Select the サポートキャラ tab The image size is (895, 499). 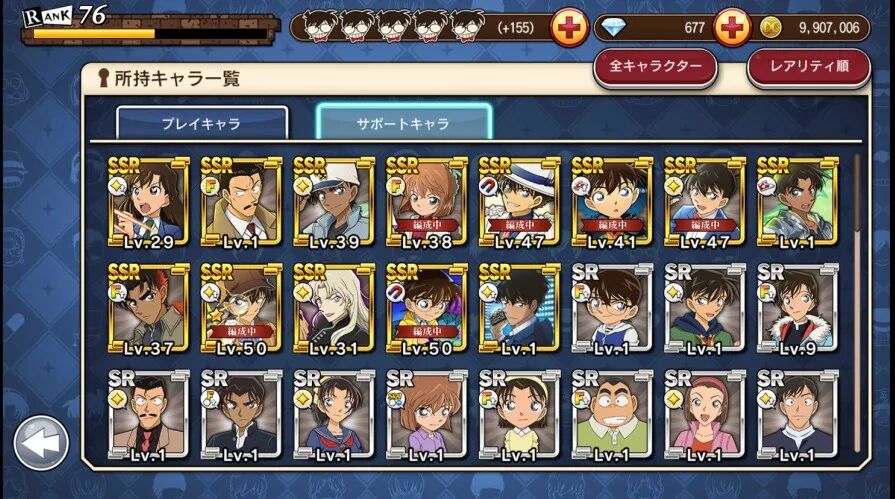(403, 123)
